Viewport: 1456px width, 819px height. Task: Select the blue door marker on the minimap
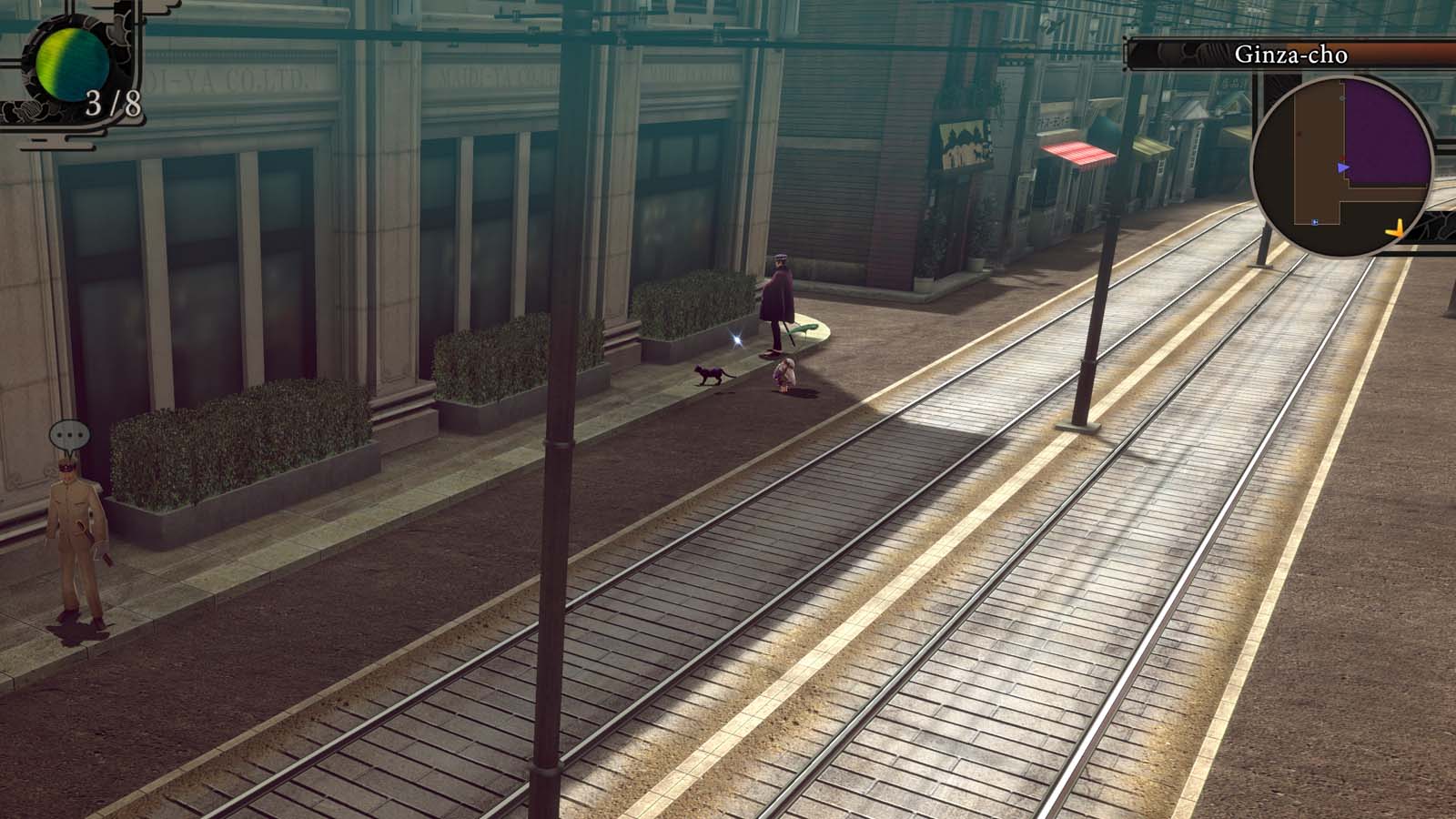(x=1315, y=223)
